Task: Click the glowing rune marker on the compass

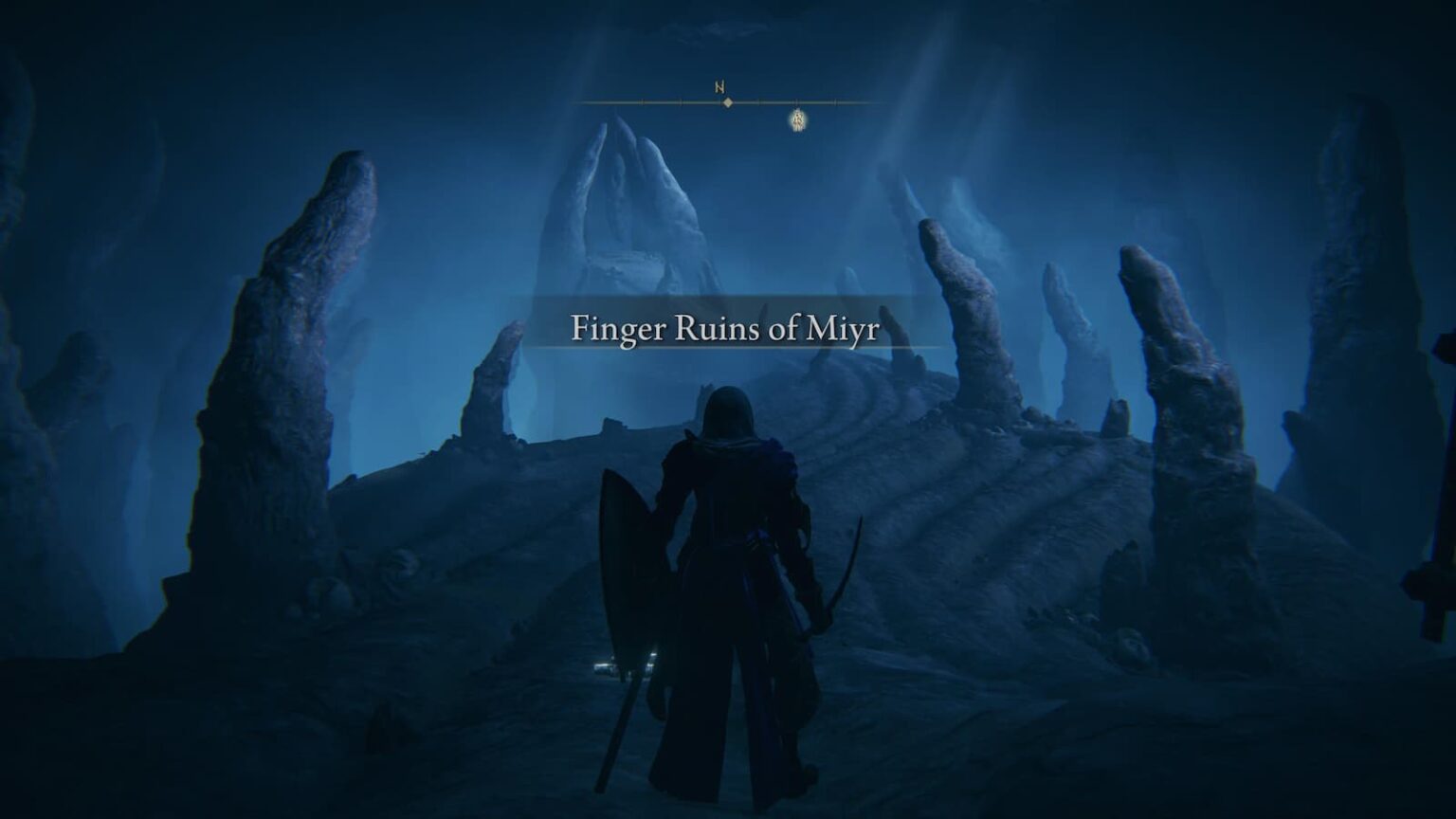Action: [799, 120]
